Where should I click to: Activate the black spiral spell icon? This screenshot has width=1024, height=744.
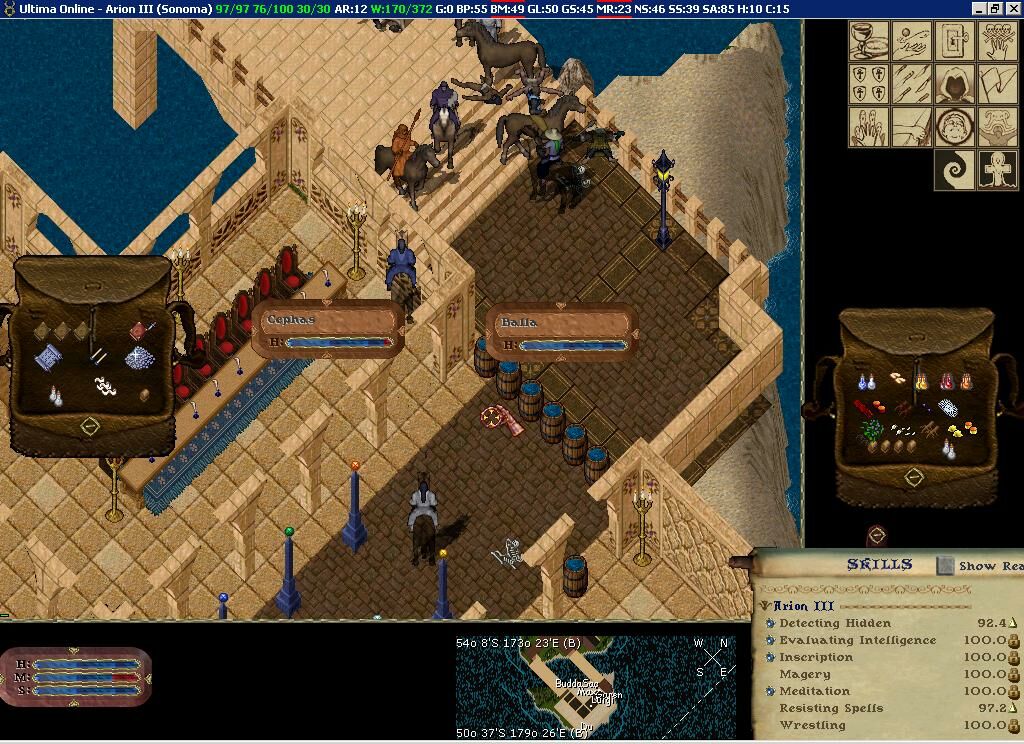[954, 170]
